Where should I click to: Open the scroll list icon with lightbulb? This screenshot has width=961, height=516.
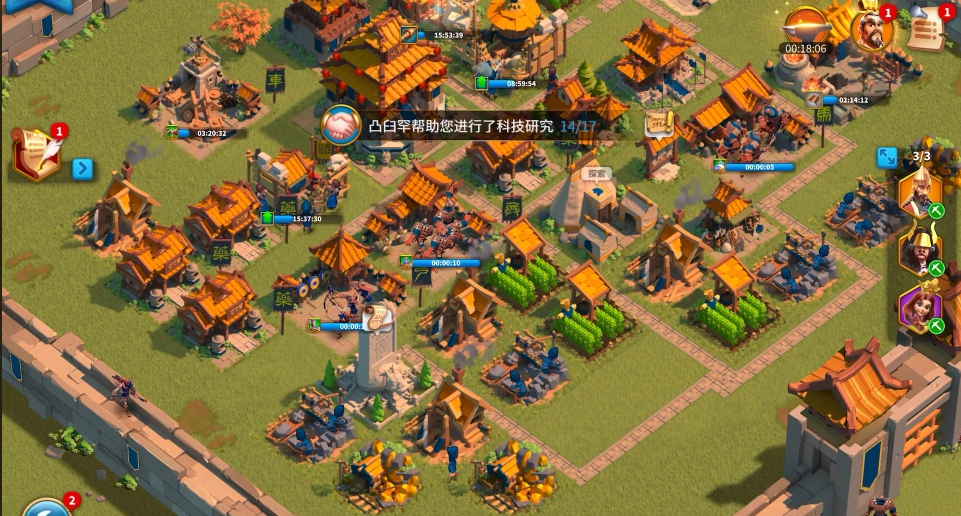[927, 28]
